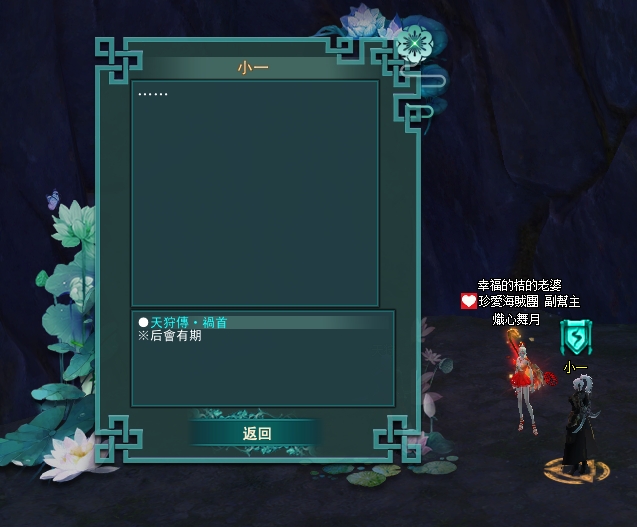Select the 后會有期 farewell option
Screen dimensions: 637x527
[175, 337]
